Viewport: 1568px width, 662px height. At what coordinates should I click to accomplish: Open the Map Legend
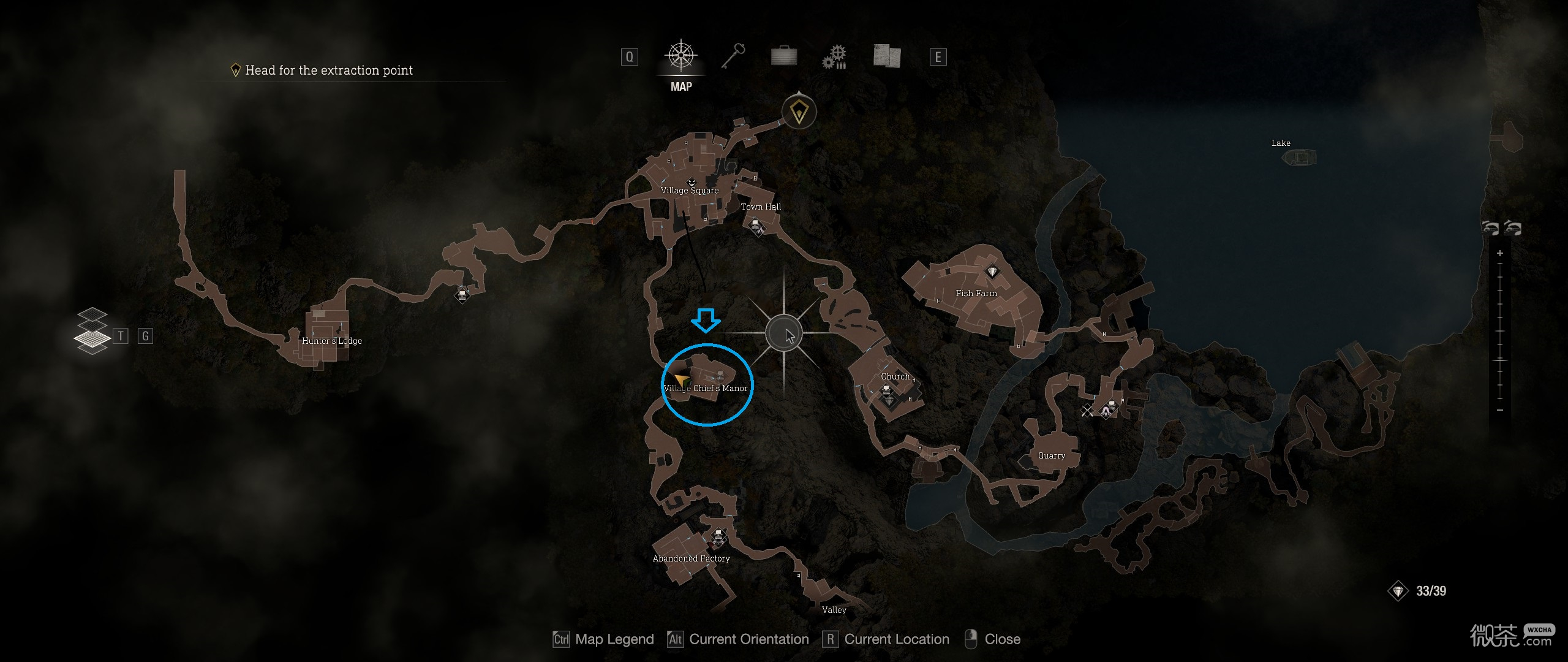coord(603,639)
